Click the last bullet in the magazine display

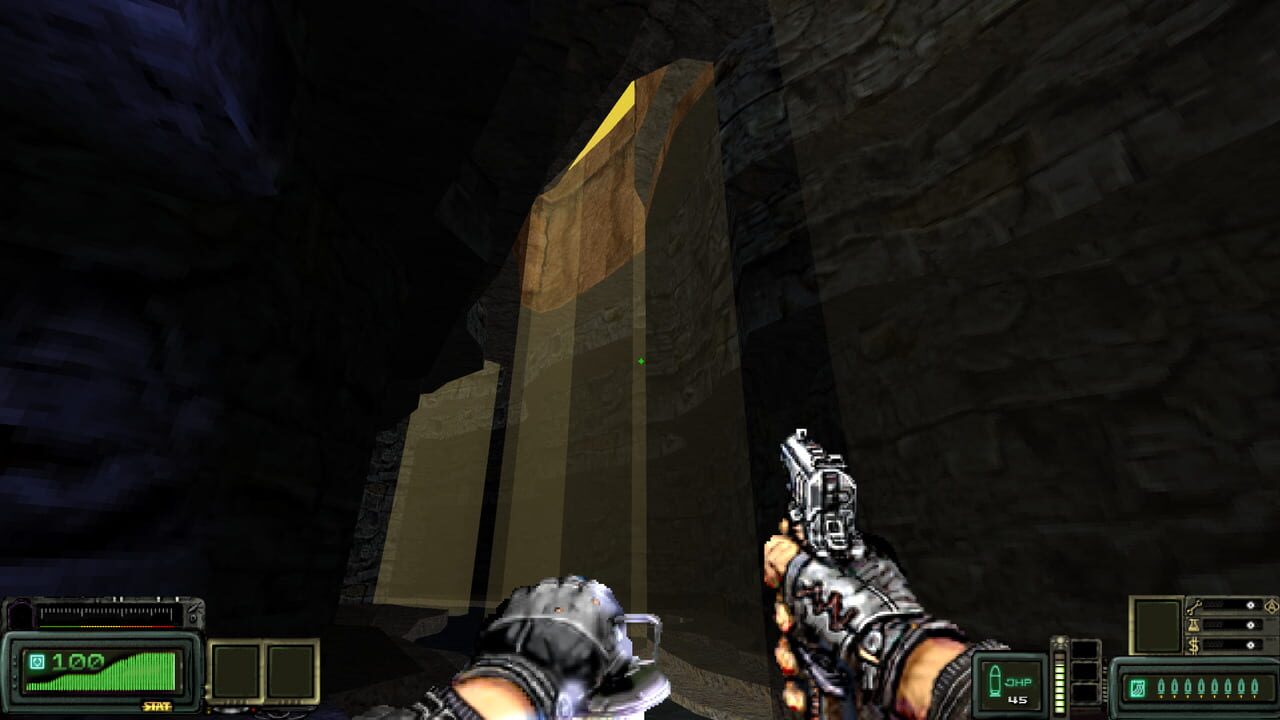(x=1254, y=686)
